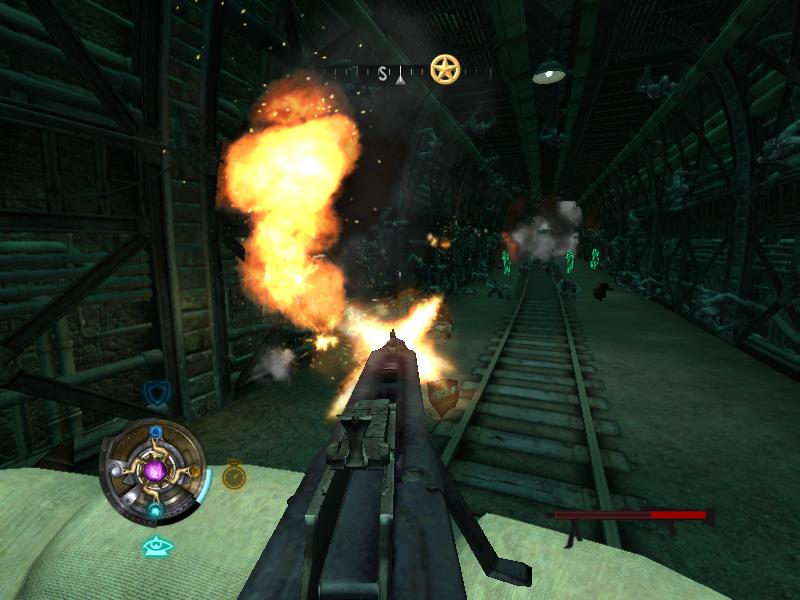Toggle the cyan eye Veil sight icon
This screenshot has height=600, width=800.
[x=155, y=546]
